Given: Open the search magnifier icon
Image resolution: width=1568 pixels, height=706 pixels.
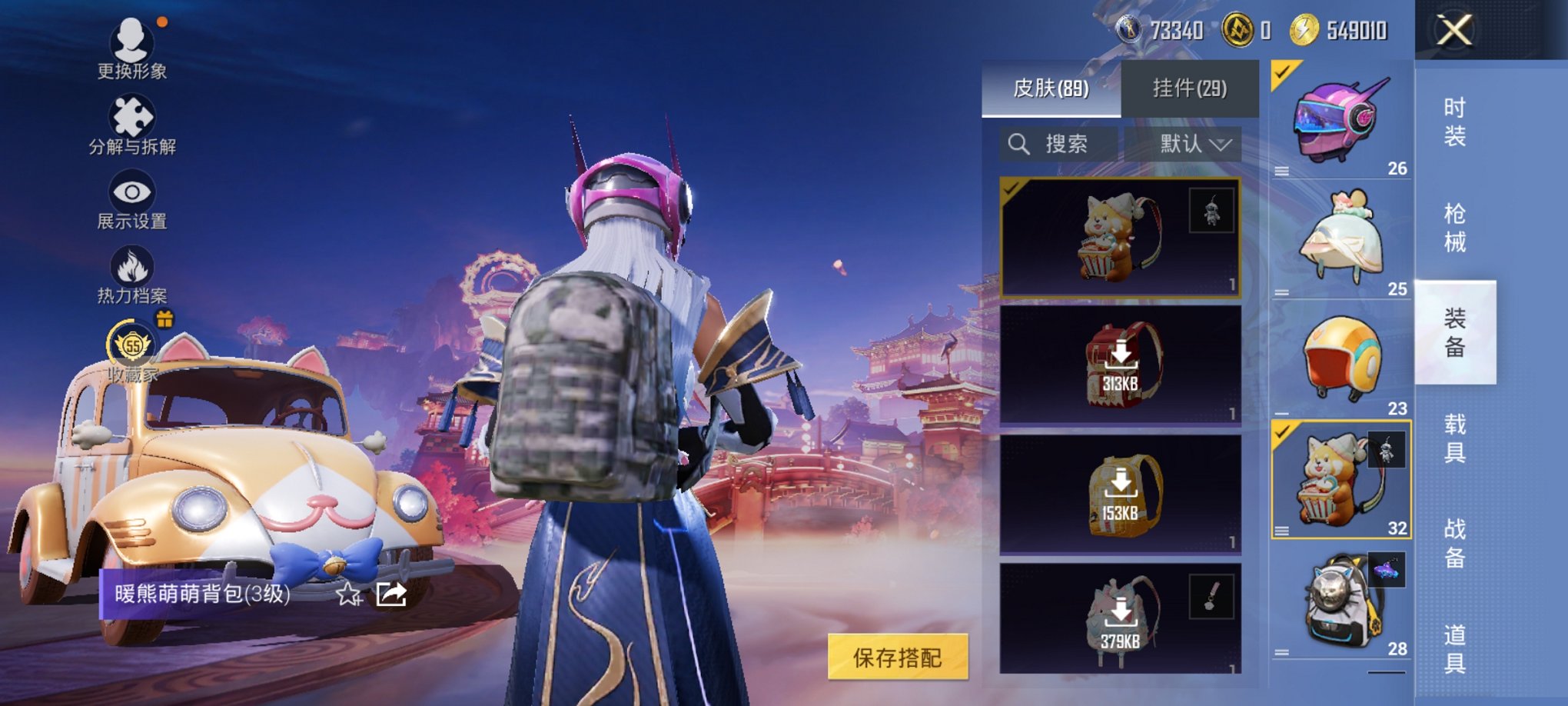Looking at the screenshot, I should tap(1020, 143).
